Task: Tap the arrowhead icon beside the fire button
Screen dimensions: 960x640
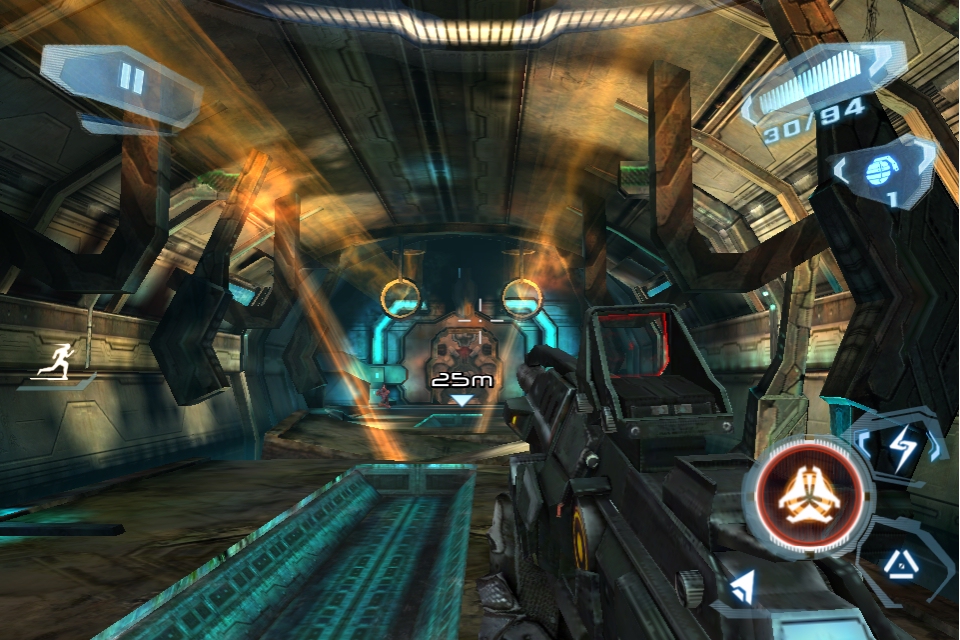Action: (x=741, y=587)
